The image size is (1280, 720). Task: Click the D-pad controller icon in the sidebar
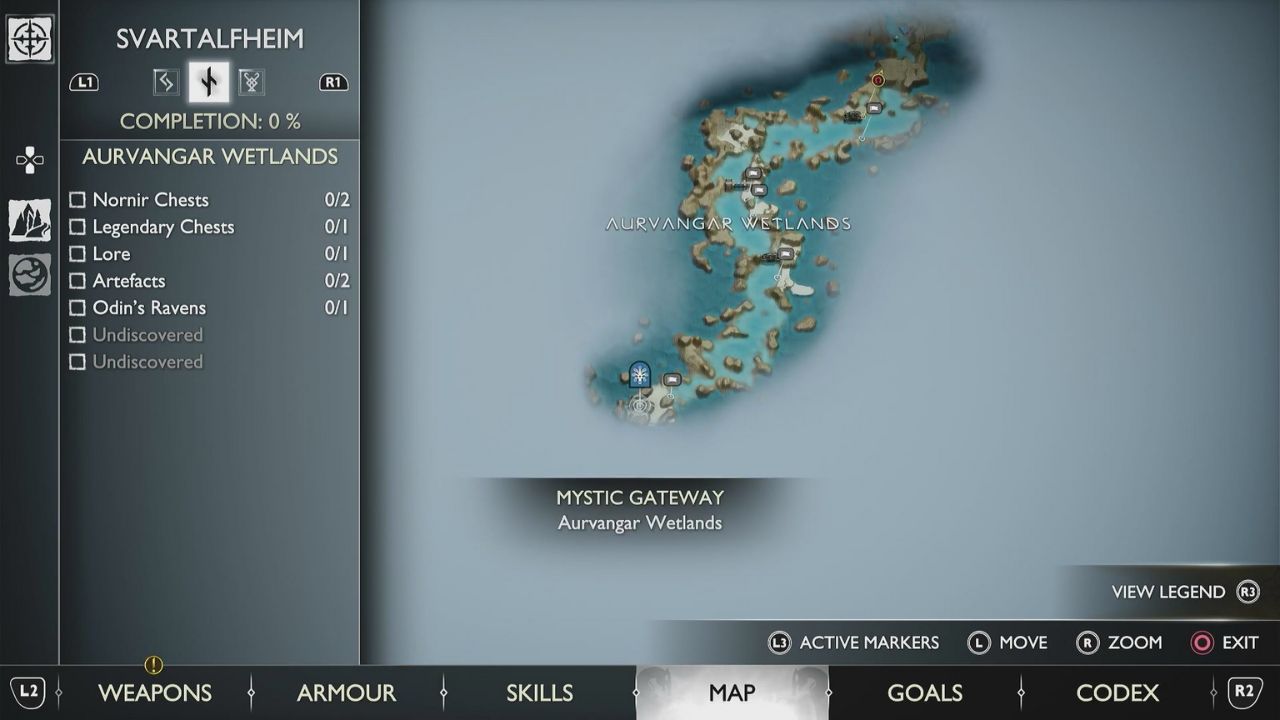click(29, 160)
